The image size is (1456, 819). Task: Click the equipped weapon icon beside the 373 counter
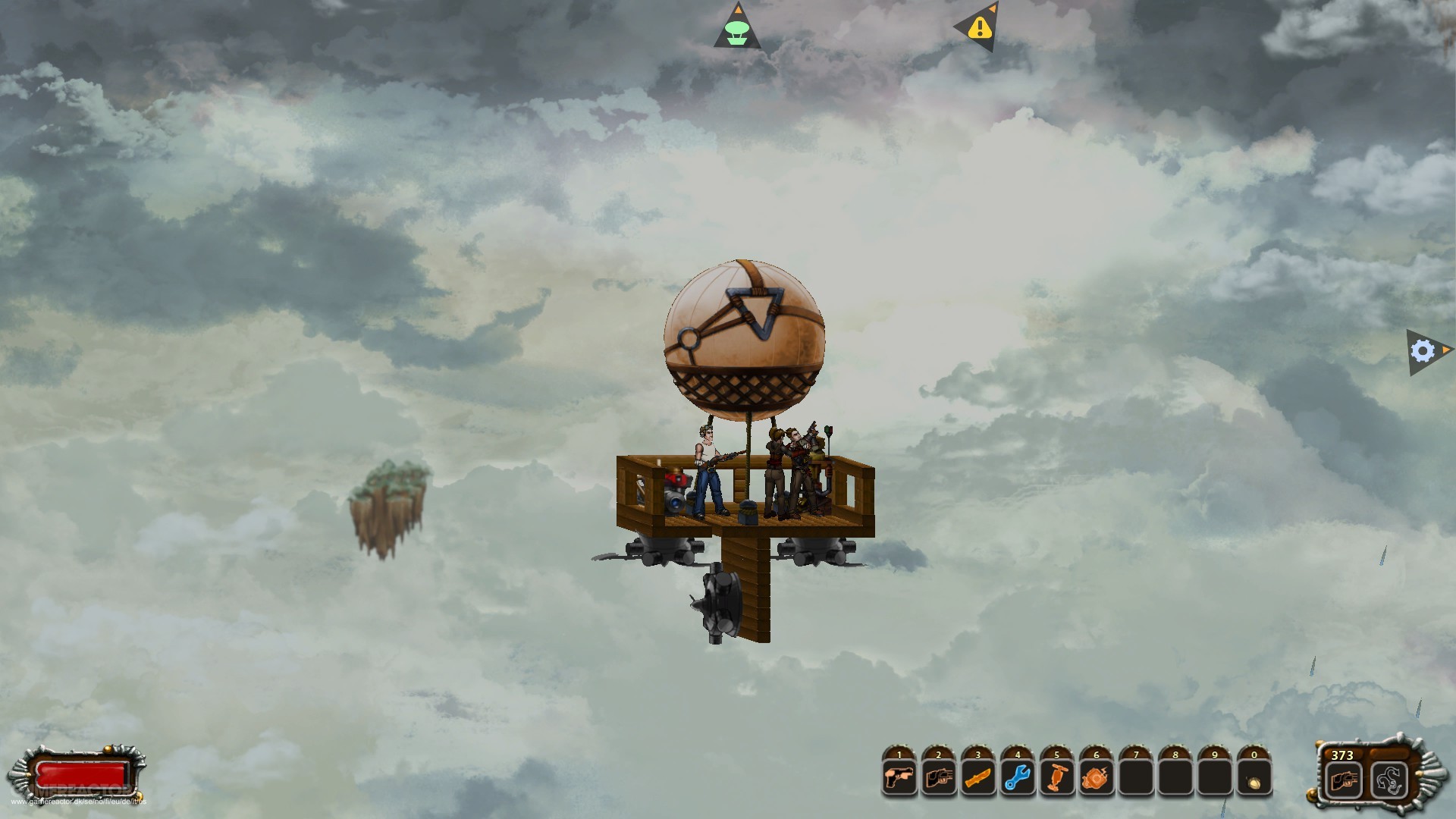(1345, 779)
